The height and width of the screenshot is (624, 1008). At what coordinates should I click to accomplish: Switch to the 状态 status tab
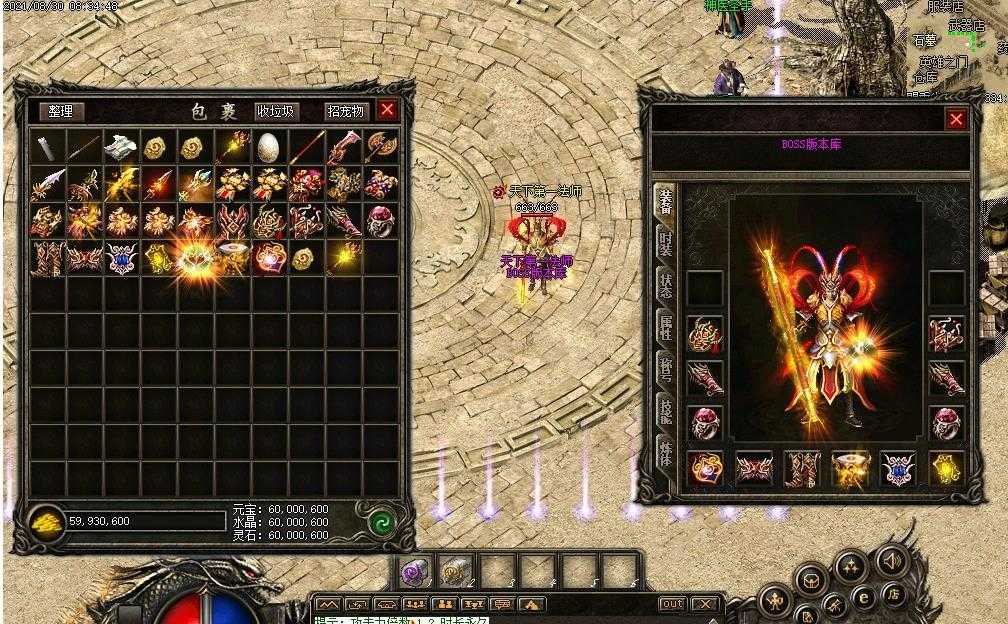[x=665, y=287]
